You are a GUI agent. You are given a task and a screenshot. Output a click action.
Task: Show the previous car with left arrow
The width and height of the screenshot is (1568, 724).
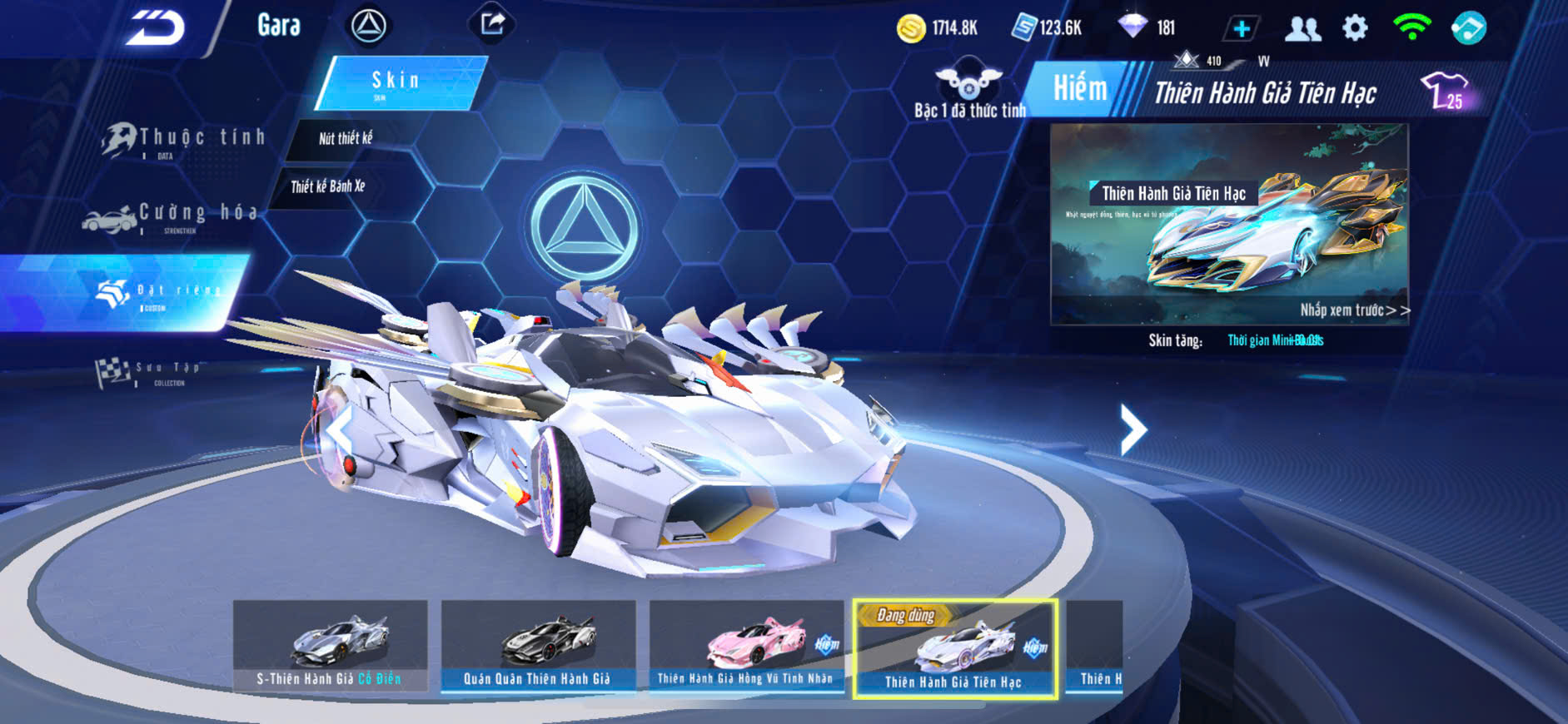tap(340, 429)
